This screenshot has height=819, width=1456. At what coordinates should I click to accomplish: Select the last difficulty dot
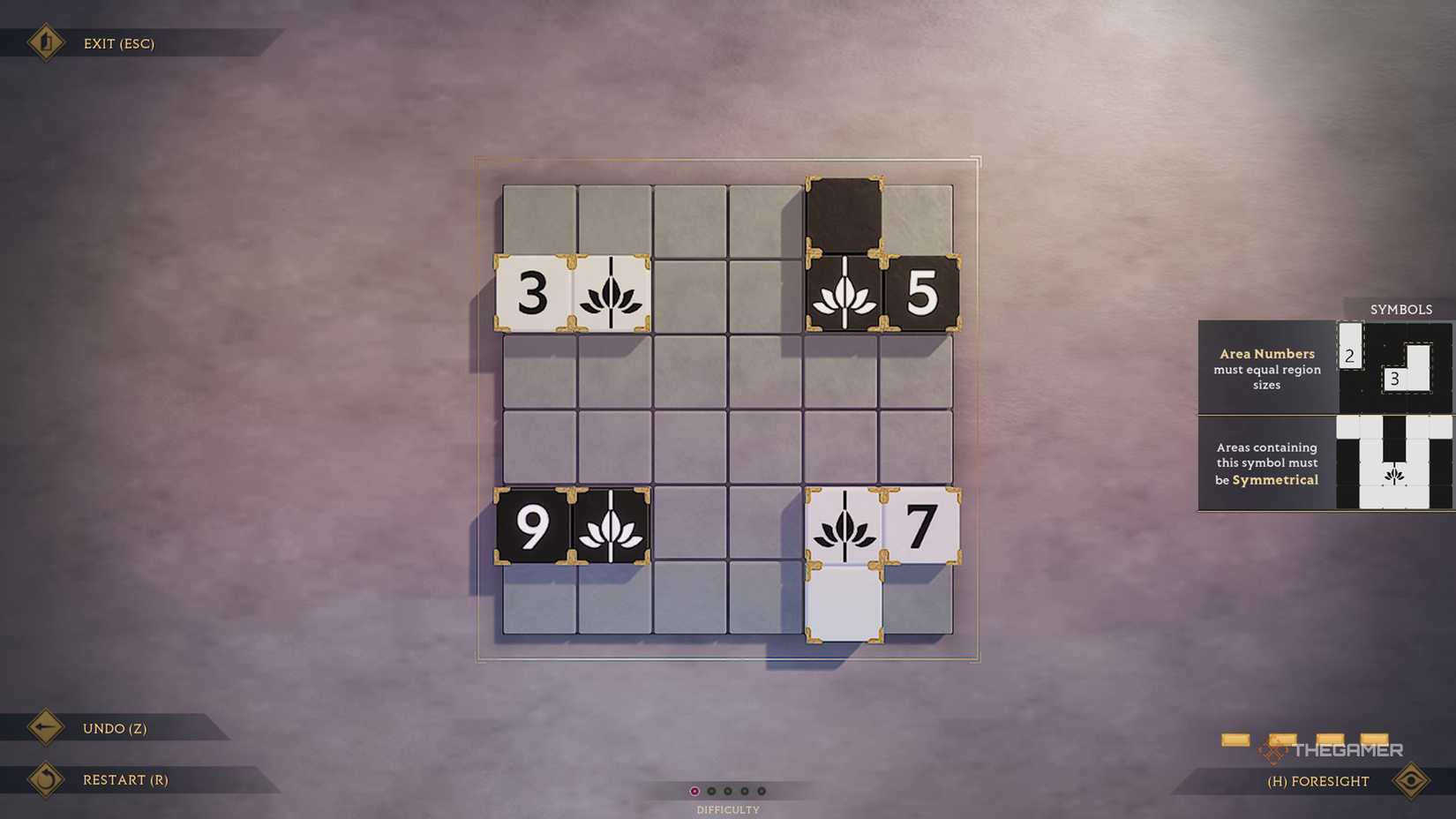(x=761, y=791)
